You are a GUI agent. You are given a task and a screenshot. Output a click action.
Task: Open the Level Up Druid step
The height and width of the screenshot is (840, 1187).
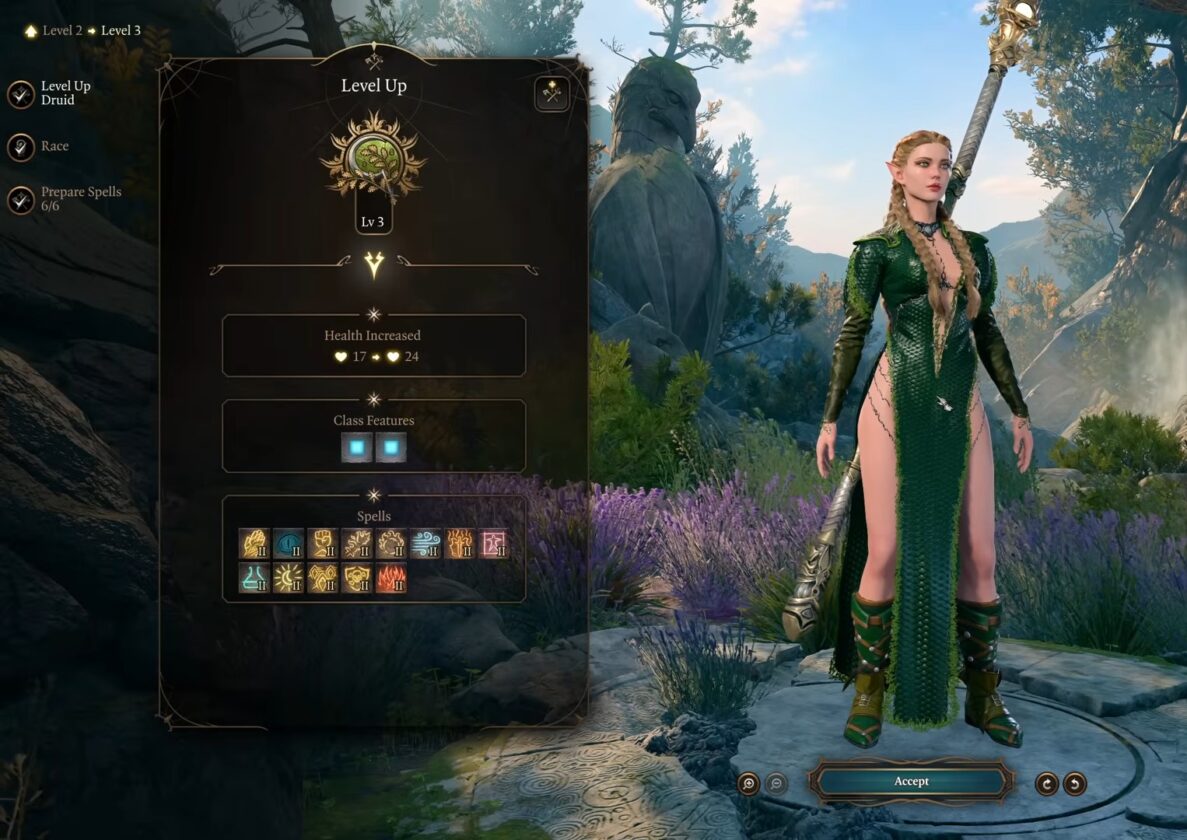(x=21, y=94)
